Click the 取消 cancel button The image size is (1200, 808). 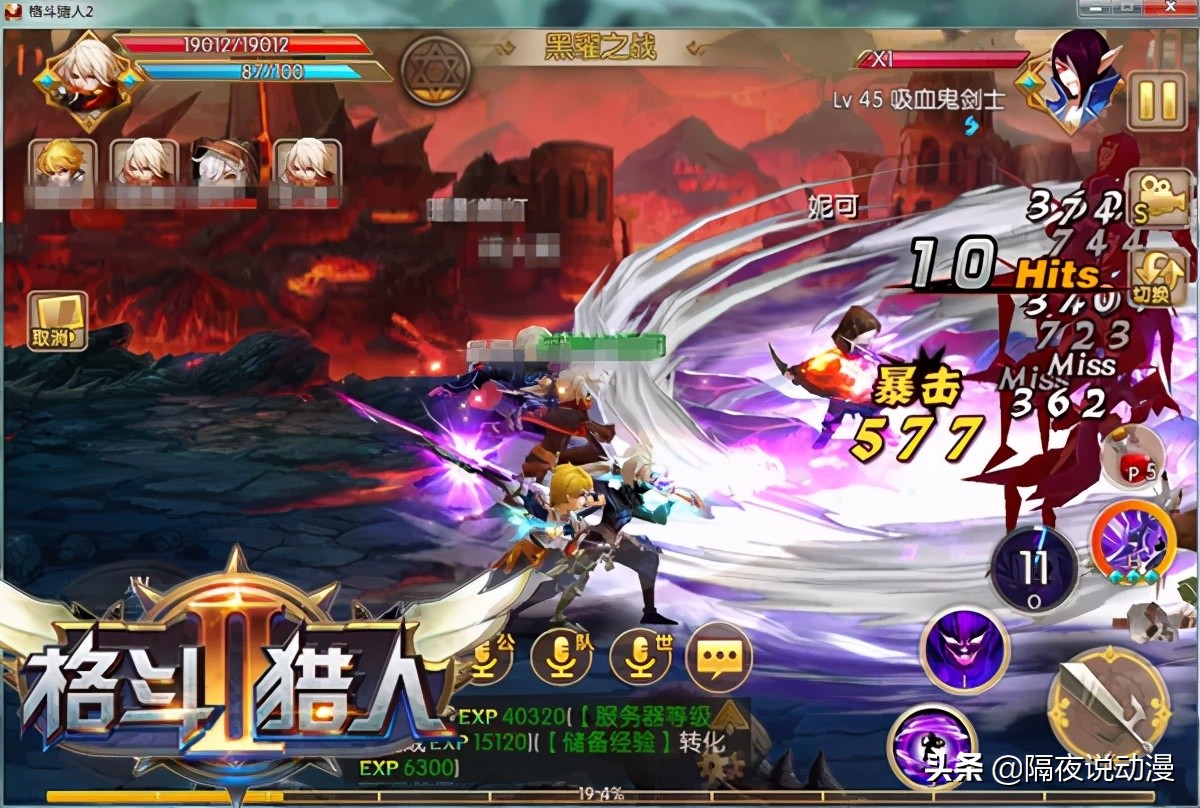pyautogui.click(x=57, y=323)
